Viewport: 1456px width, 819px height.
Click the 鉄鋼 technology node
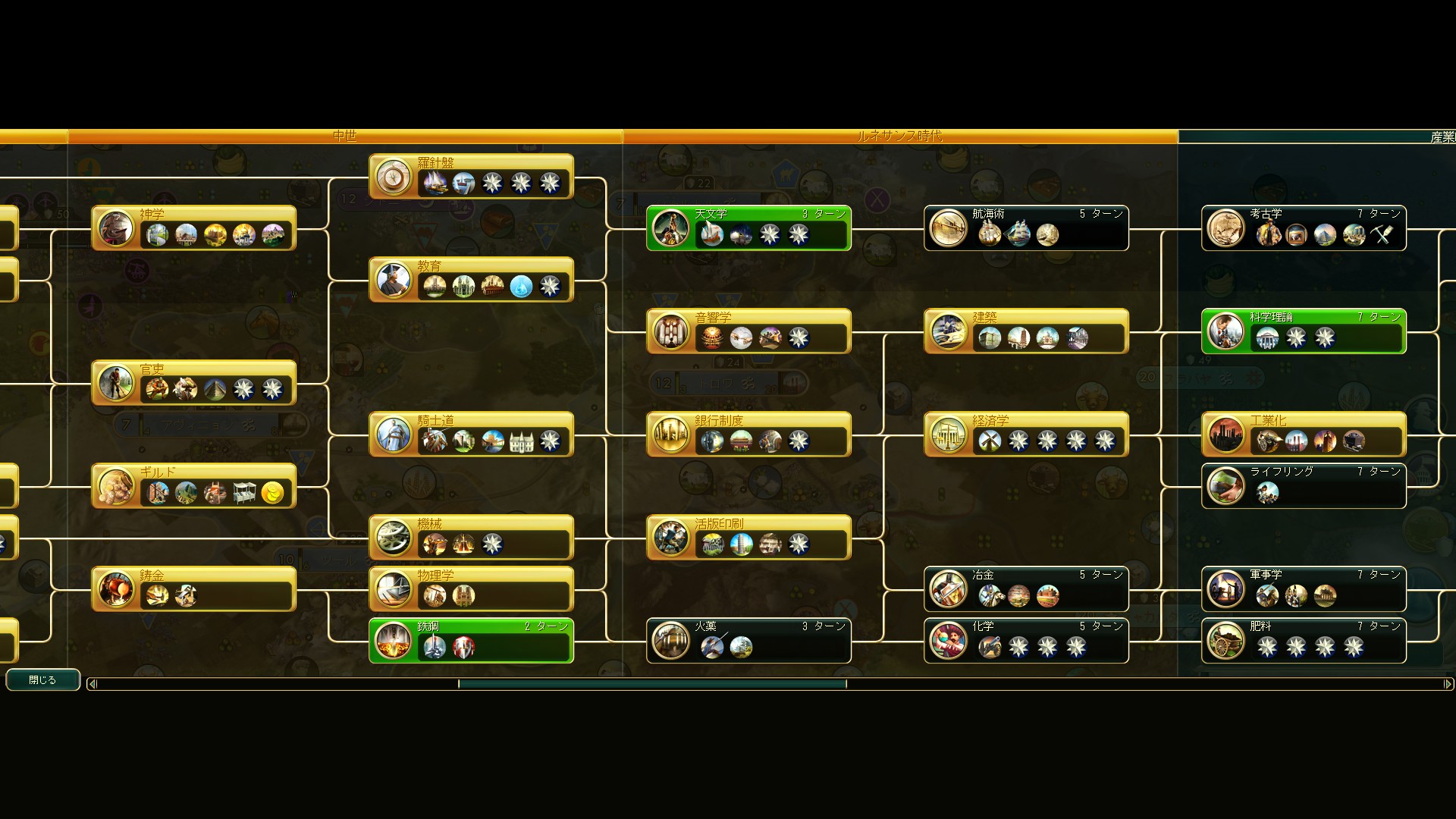click(x=471, y=640)
